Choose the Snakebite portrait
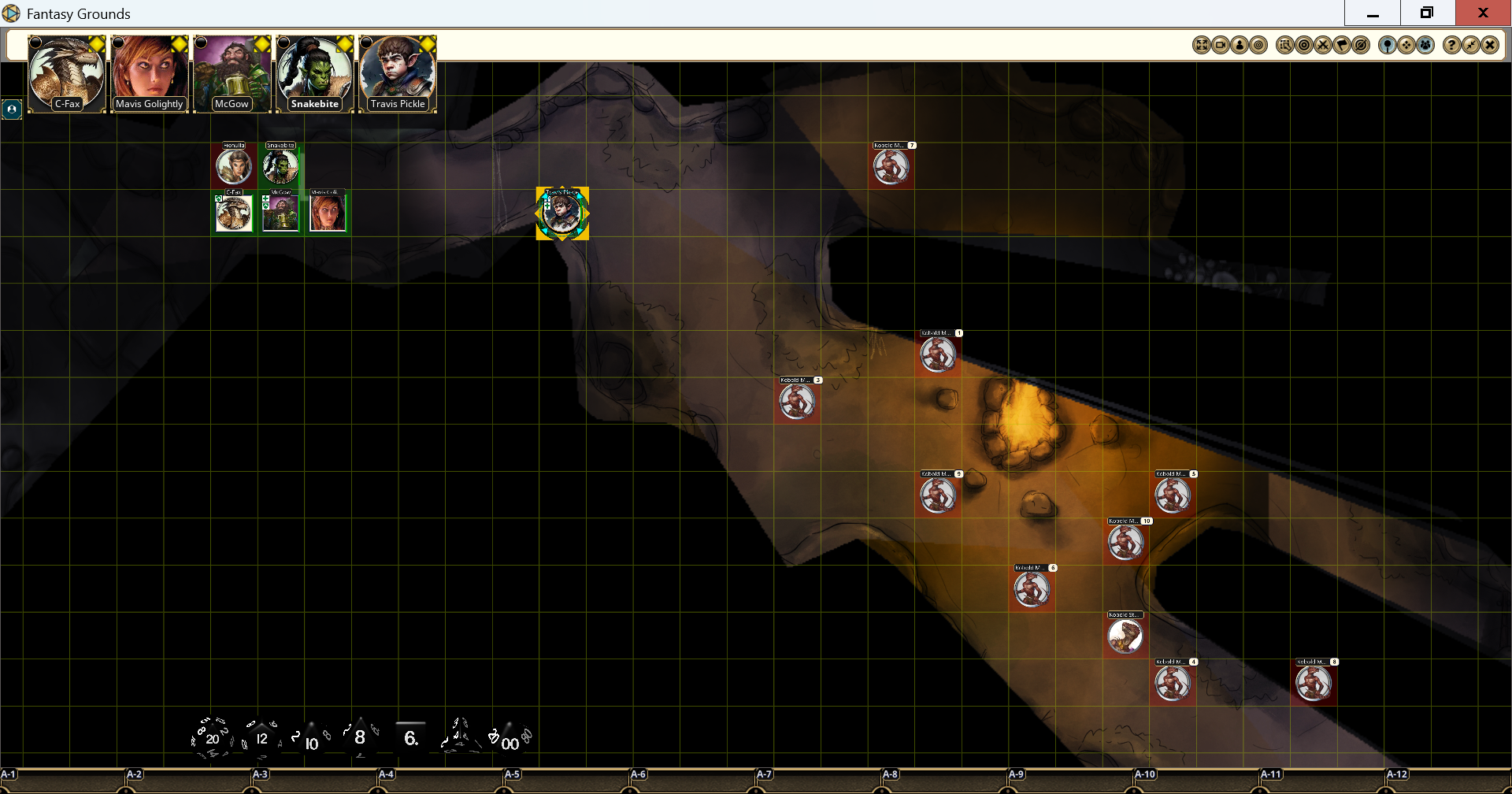The image size is (1512, 794). 315,73
